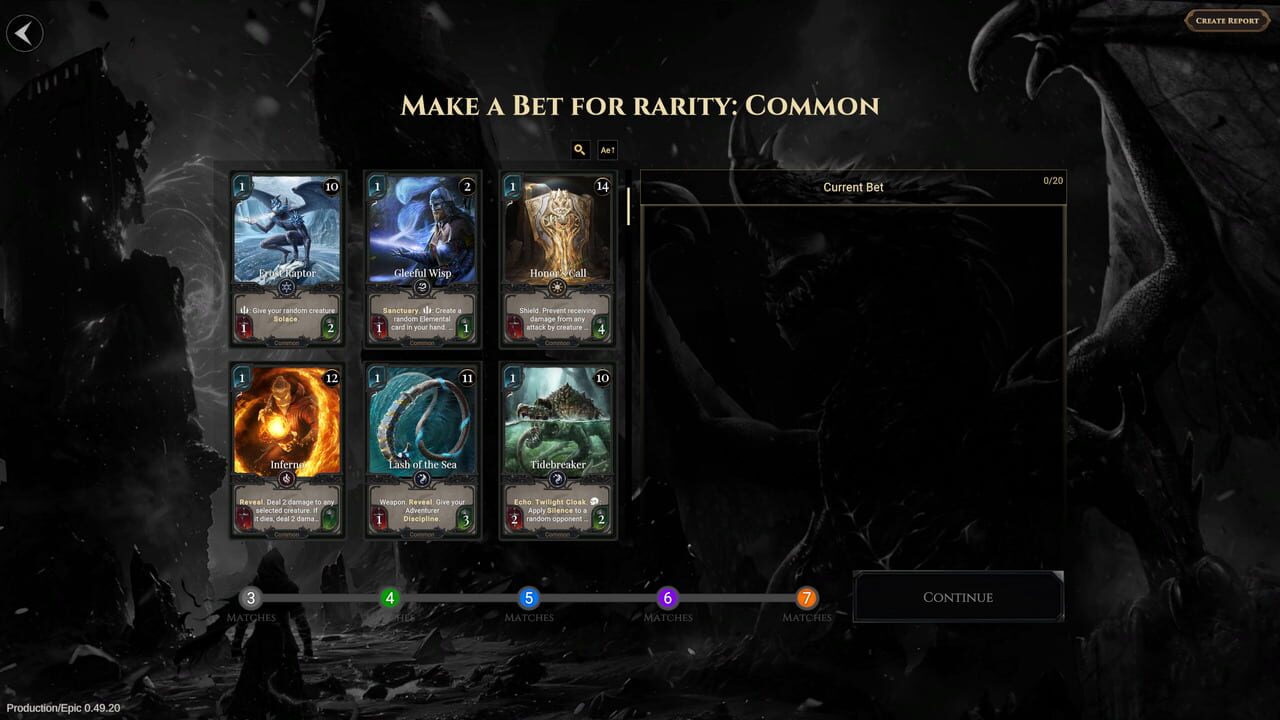The height and width of the screenshot is (720, 1280).
Task: Open Create Report in the top-right
Action: [x=1227, y=20]
